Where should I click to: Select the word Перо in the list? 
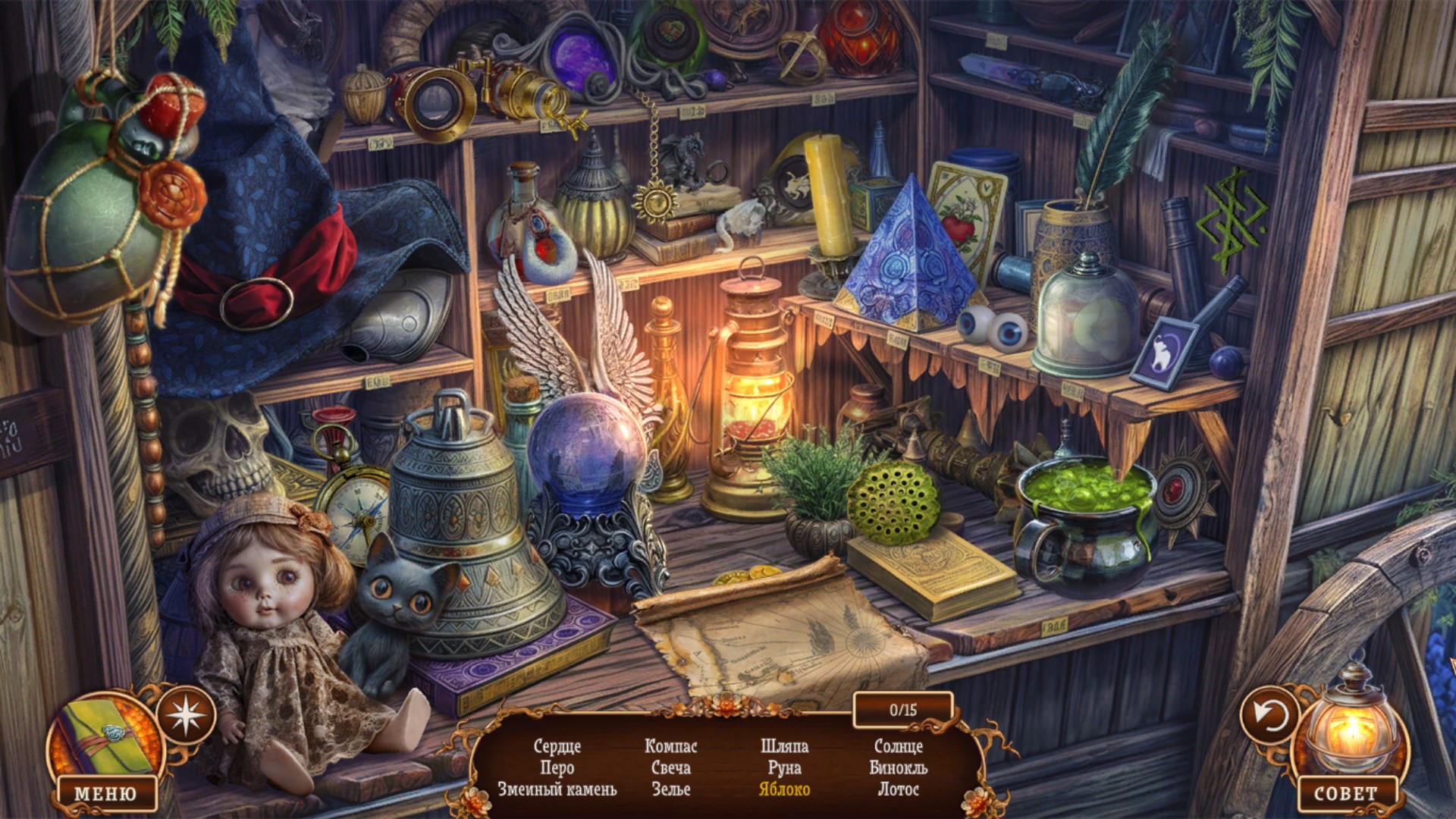(x=557, y=767)
